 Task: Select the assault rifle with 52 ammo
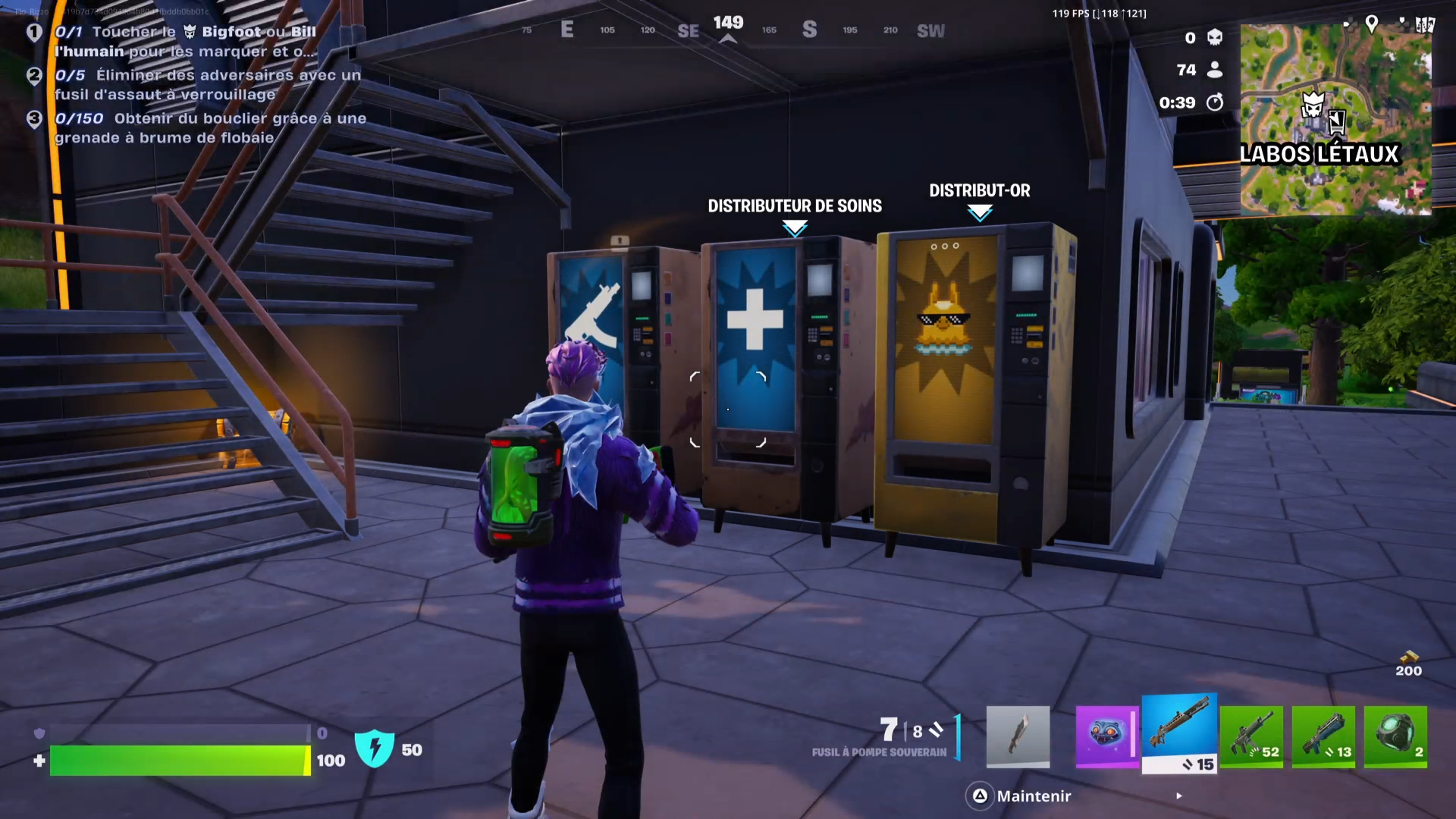click(x=1252, y=736)
